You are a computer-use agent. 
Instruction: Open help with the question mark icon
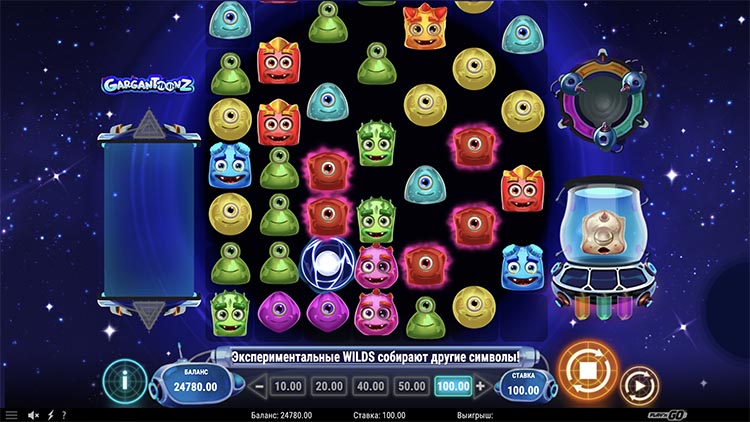64,415
